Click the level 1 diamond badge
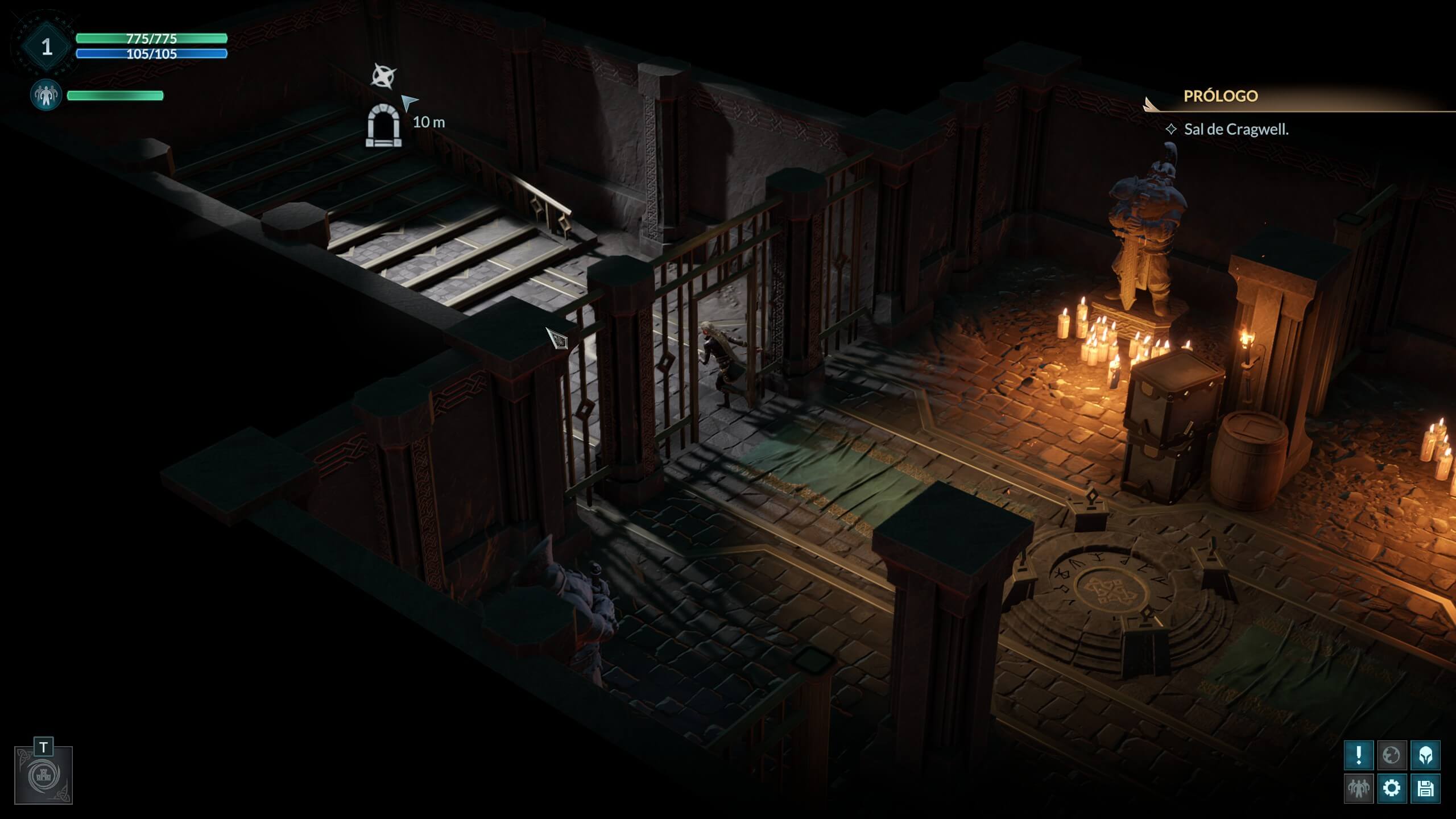 pos(47,47)
